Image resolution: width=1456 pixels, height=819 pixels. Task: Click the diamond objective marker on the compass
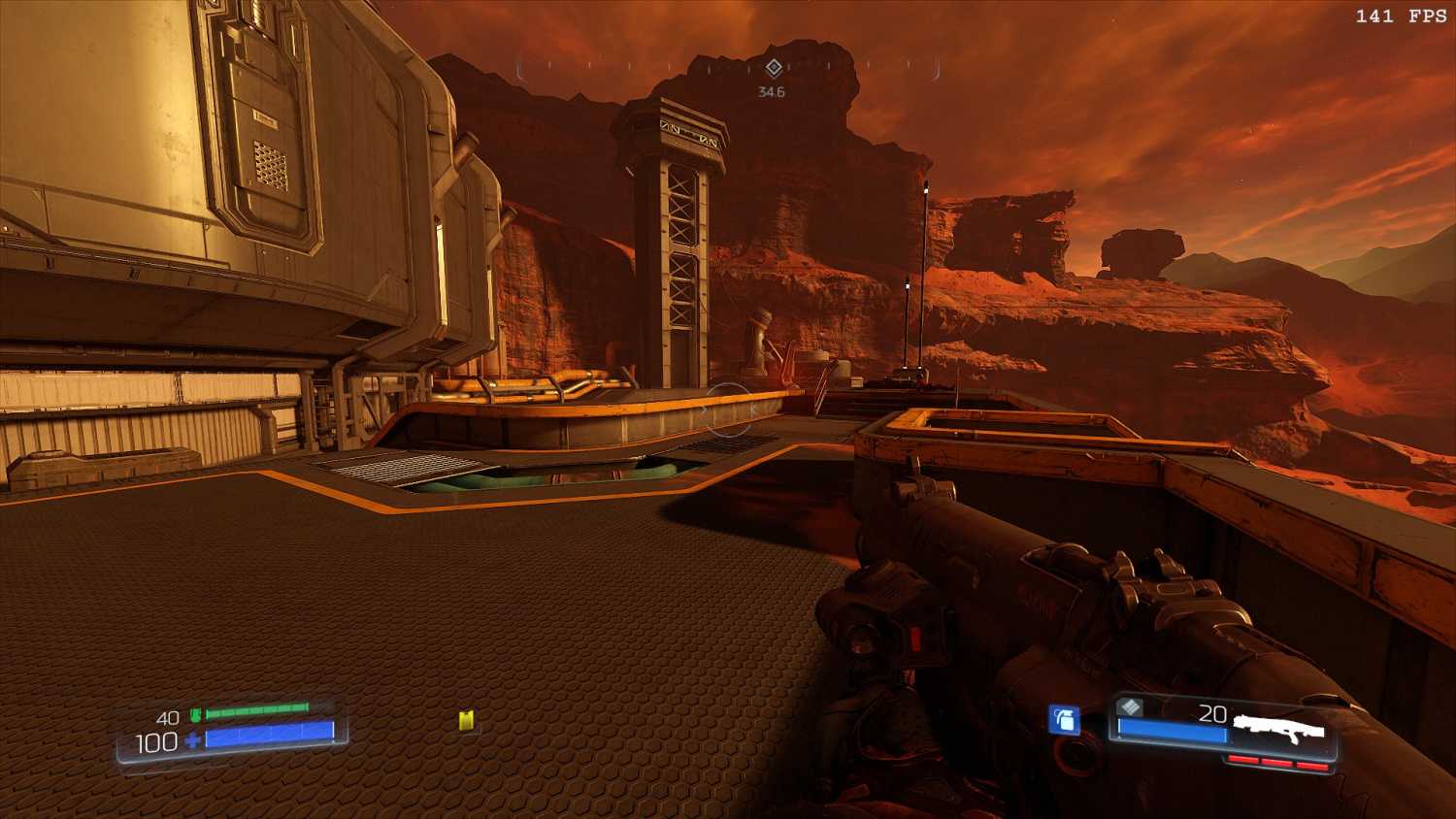tap(774, 68)
